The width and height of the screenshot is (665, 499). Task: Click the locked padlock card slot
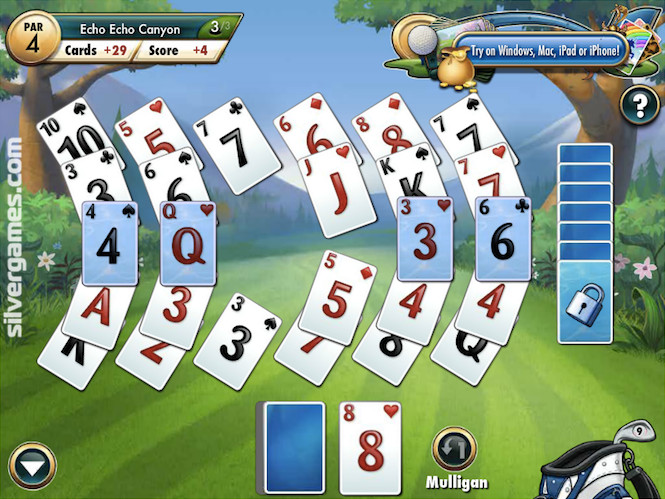coord(585,301)
